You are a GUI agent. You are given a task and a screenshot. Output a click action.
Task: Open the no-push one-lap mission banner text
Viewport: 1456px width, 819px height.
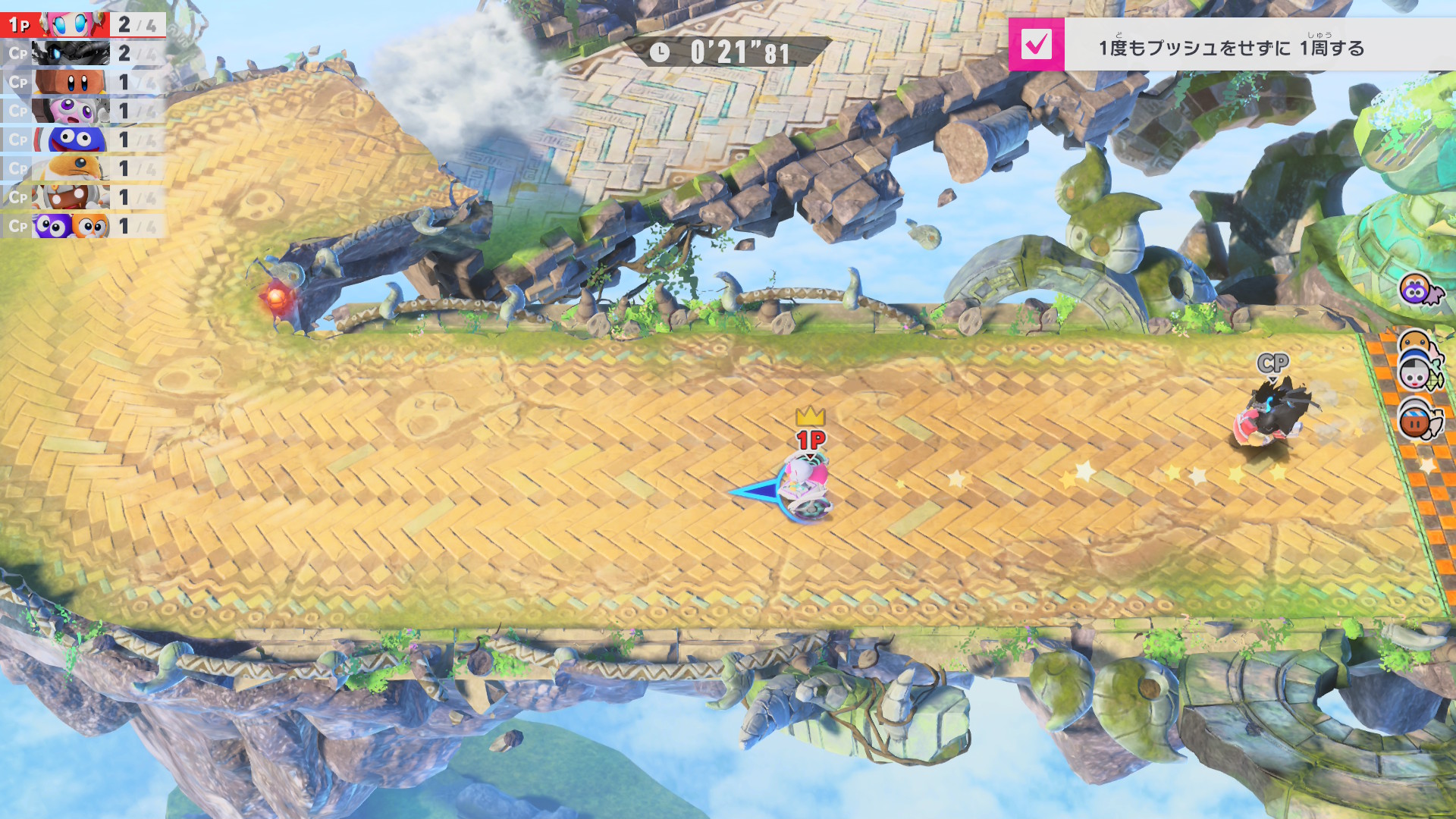[x=1232, y=48]
